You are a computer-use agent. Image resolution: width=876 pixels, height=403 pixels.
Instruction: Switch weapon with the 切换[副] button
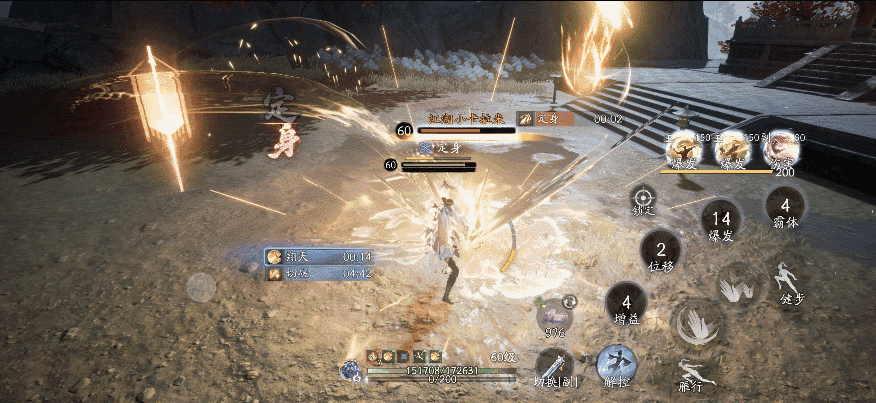[x=553, y=368]
